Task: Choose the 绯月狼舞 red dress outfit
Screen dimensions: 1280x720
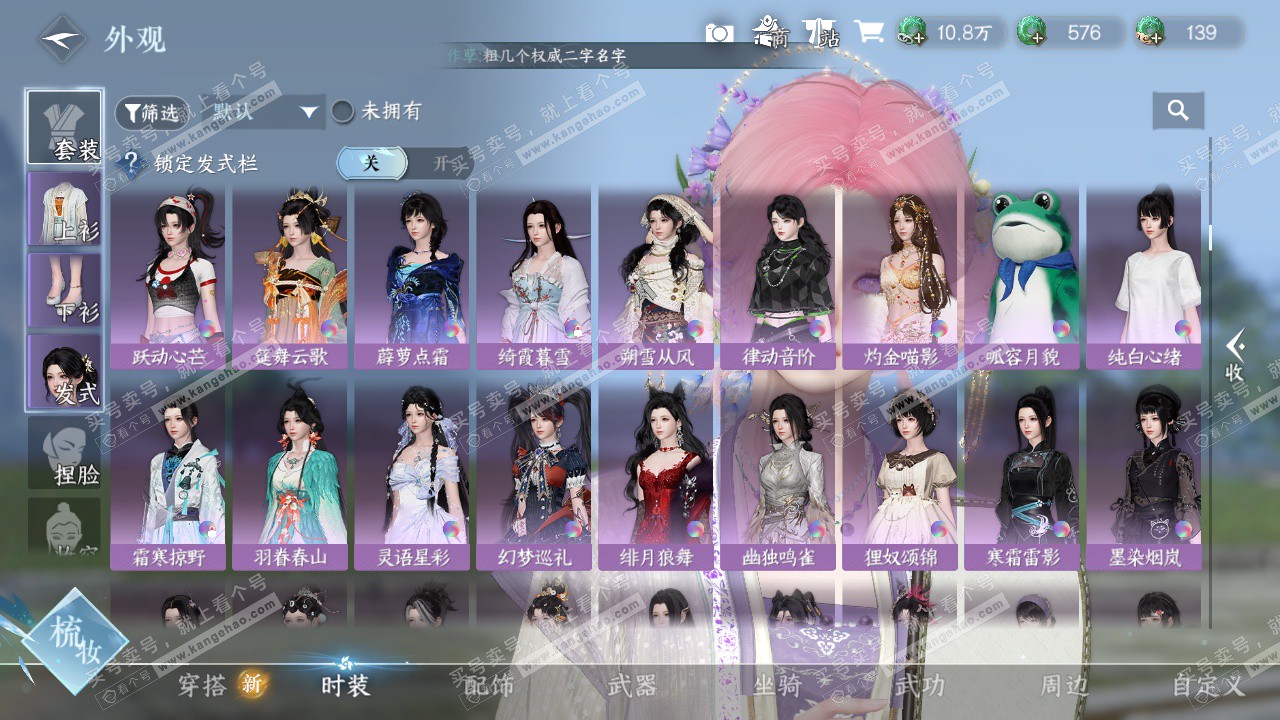Action: coord(656,478)
